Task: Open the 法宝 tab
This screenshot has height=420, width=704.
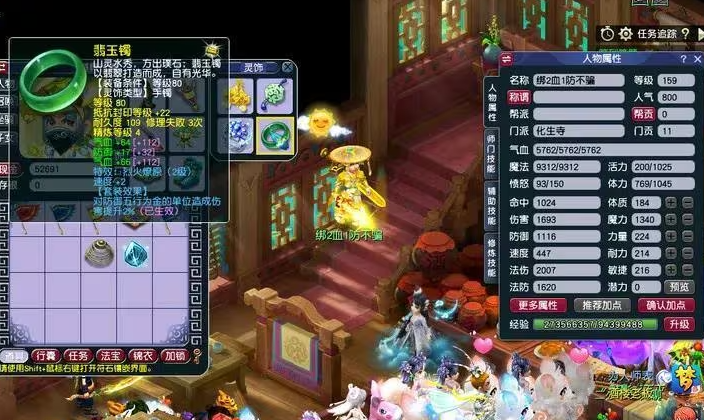Action: (x=110, y=355)
